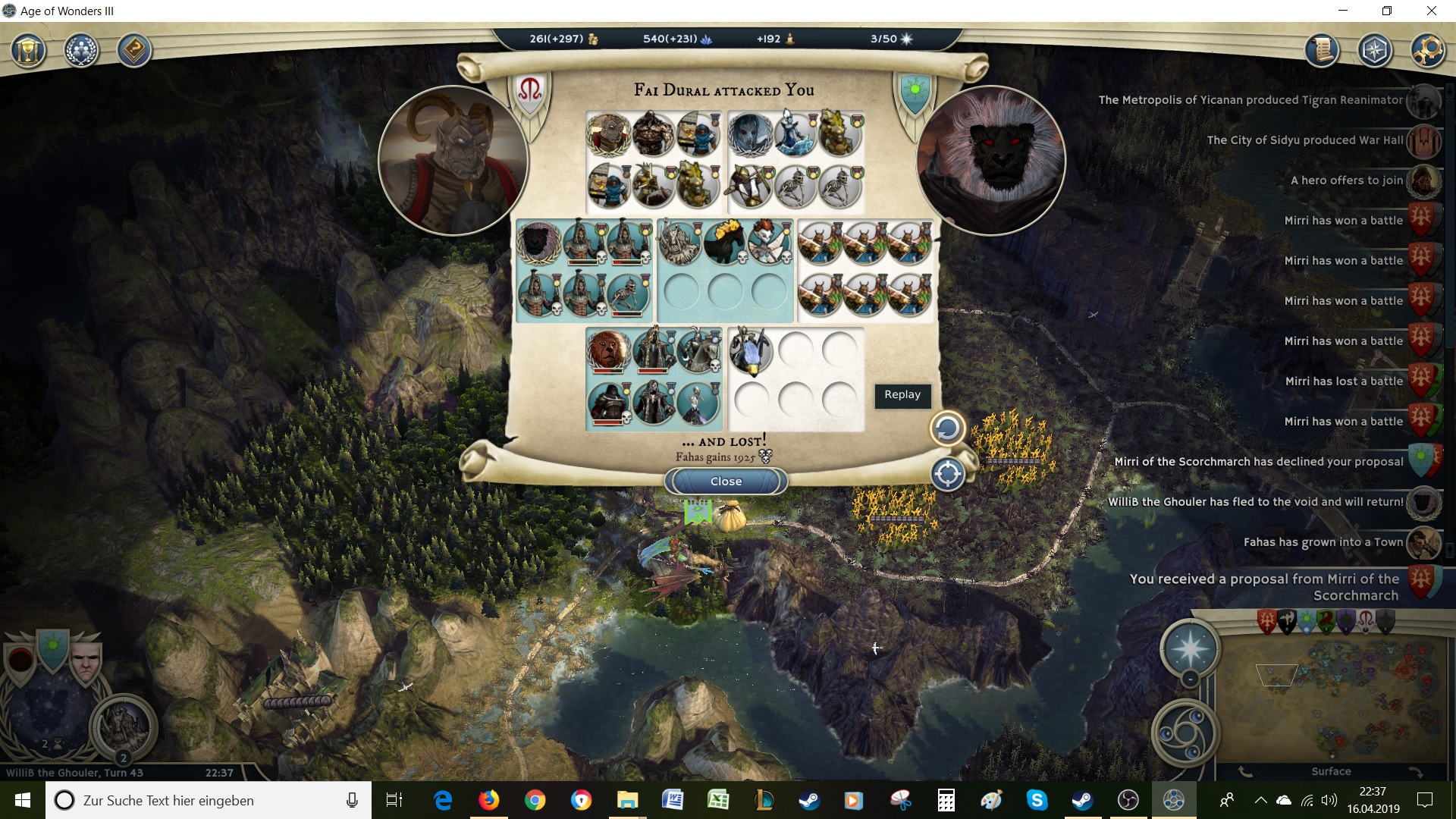Show the War Hall production event
1456x819 pixels.
click(x=1304, y=140)
